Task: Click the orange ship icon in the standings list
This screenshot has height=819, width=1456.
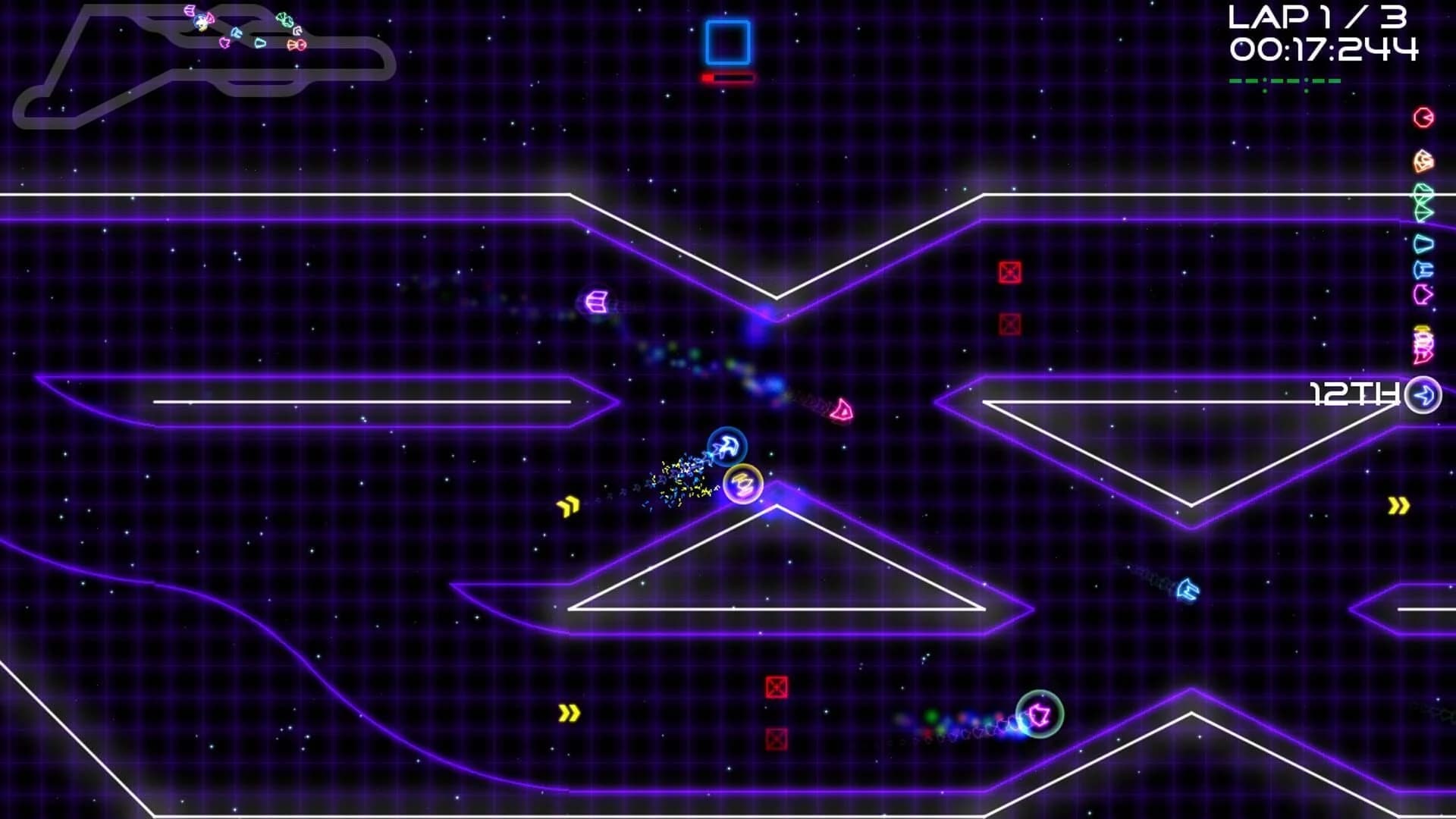Action: pyautogui.click(x=1423, y=161)
